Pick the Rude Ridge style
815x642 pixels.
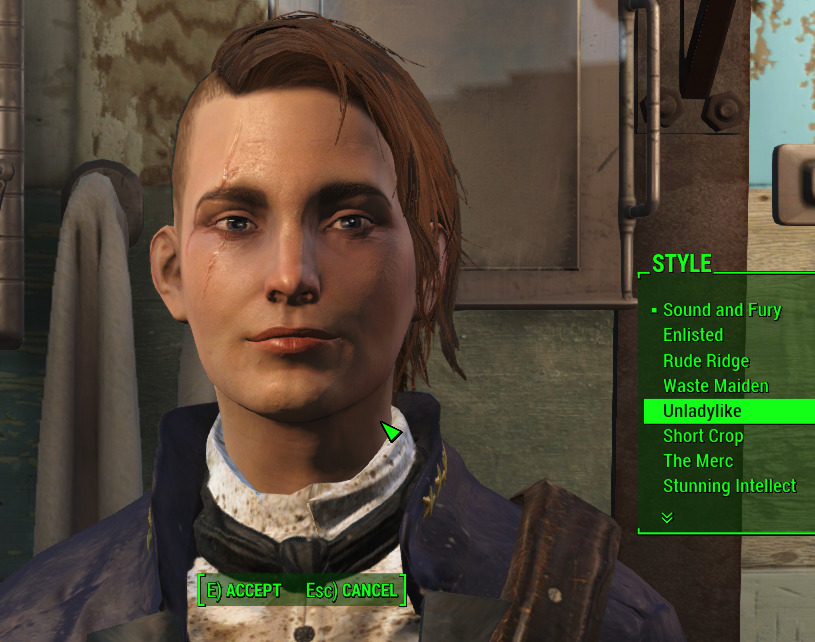pyautogui.click(x=705, y=361)
